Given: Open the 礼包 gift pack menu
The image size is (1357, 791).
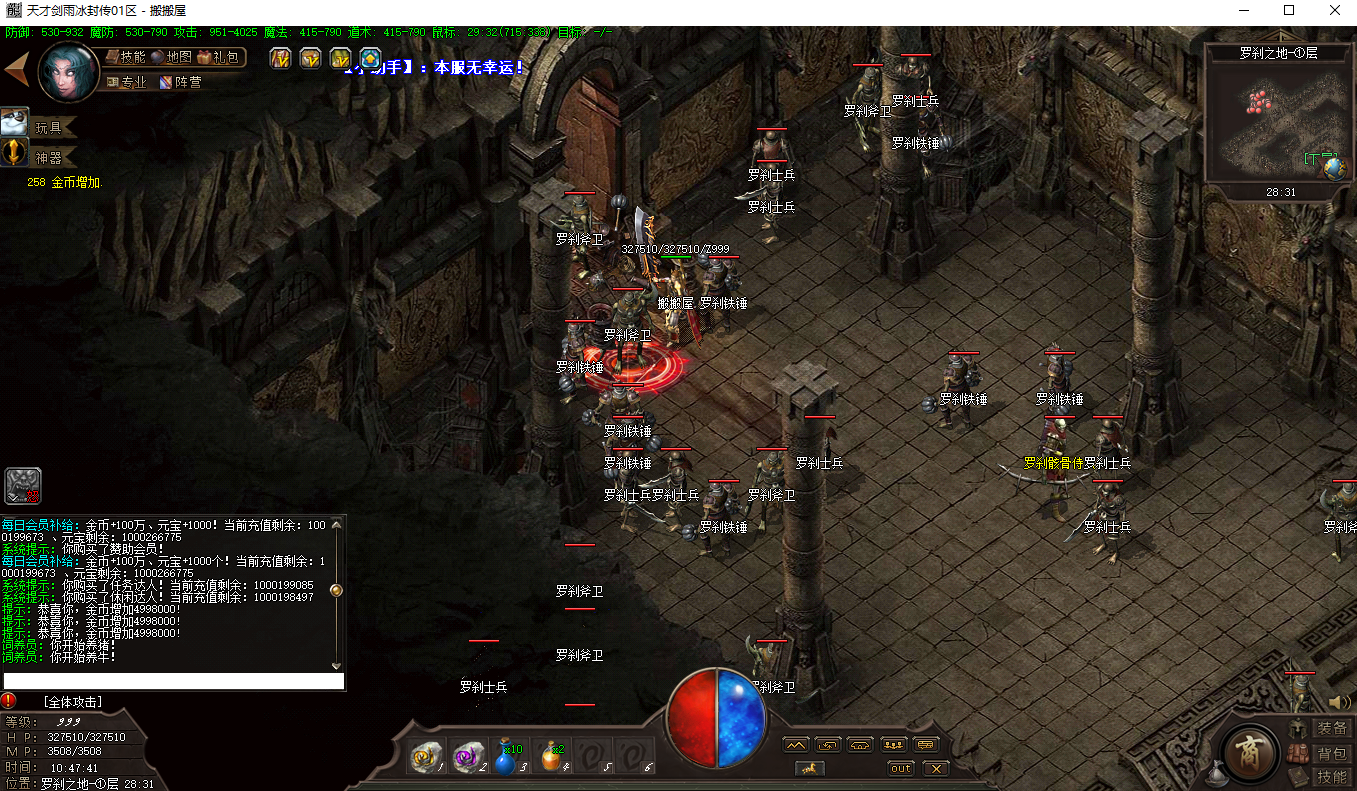Looking at the screenshot, I should coord(218,57).
